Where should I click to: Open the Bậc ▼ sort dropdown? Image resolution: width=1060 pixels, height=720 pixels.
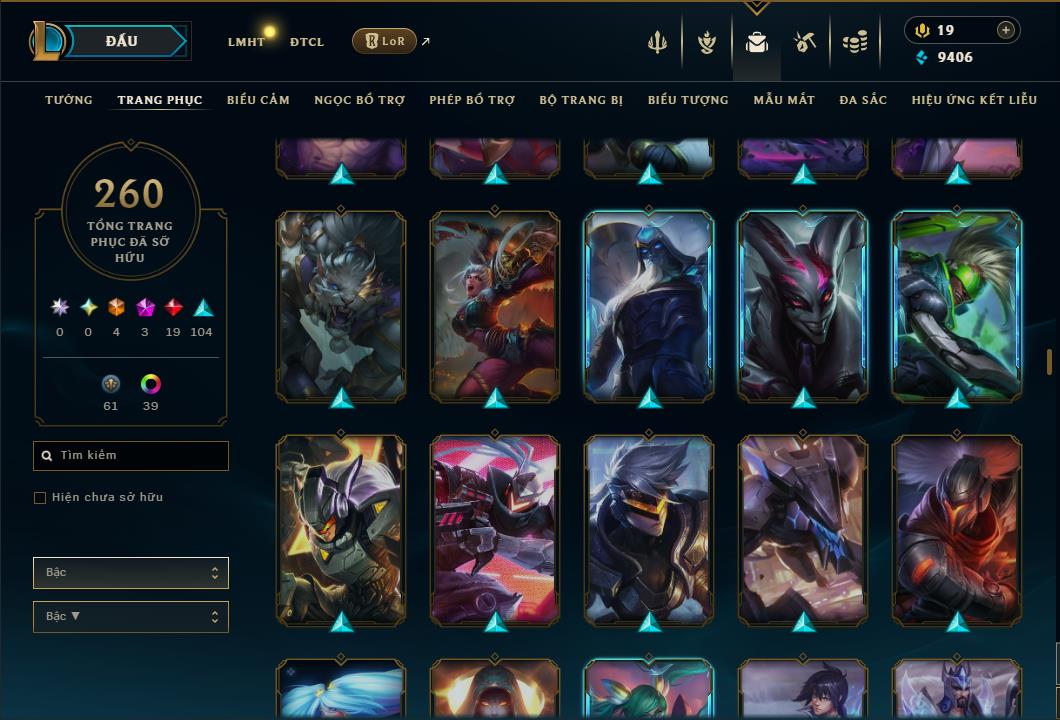131,617
